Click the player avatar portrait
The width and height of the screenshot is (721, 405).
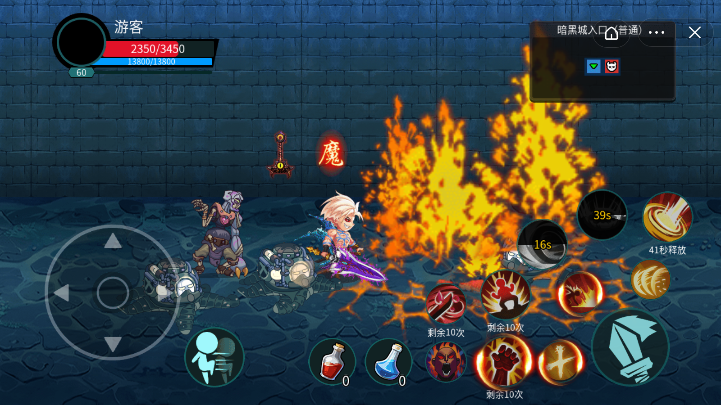point(81,42)
